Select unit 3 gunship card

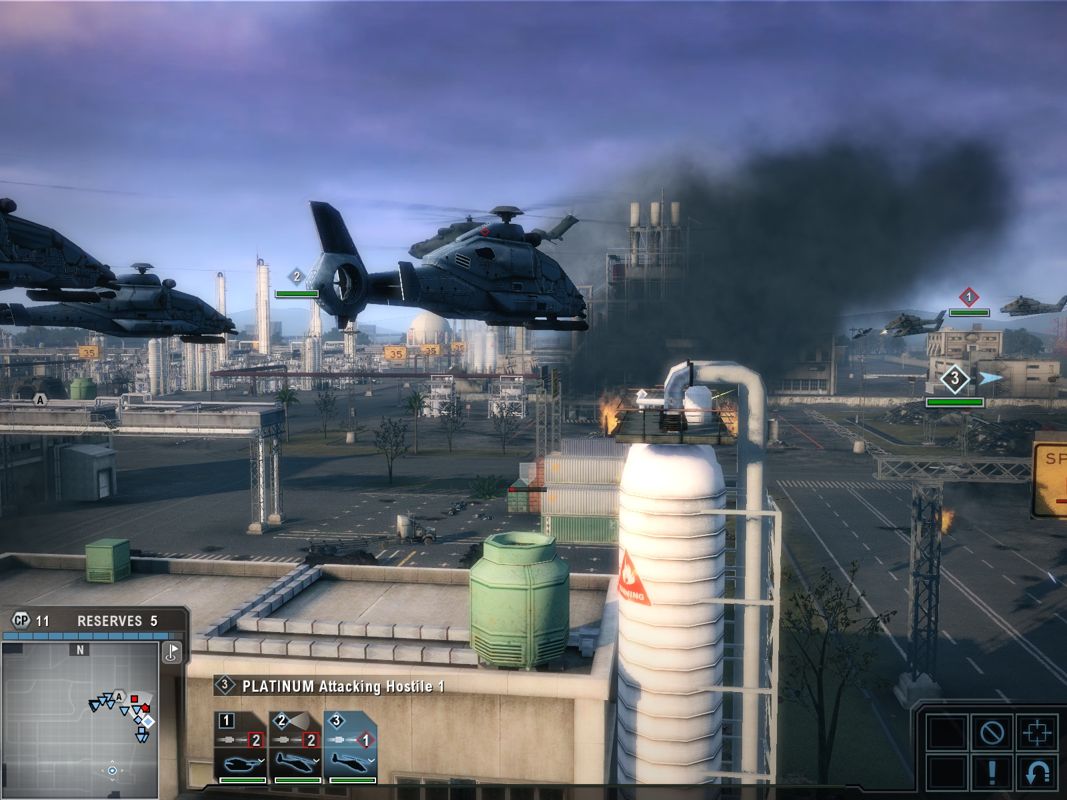tap(350, 748)
